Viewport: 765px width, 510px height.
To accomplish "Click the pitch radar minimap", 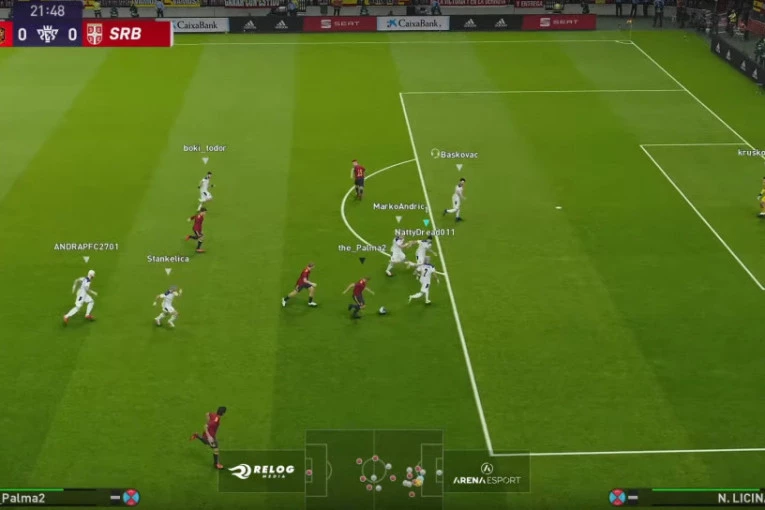I will (x=374, y=470).
